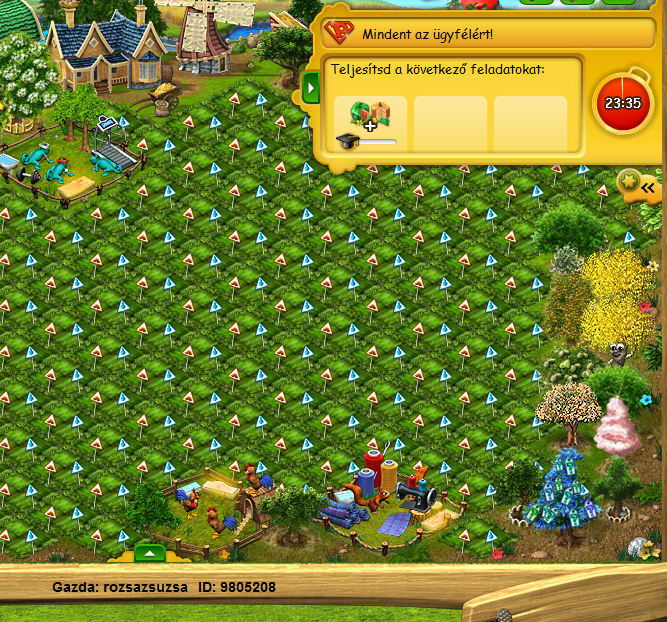Click the "Mindent az ügyfélért!" quest title
This screenshot has width=667, height=622.
[428, 33]
